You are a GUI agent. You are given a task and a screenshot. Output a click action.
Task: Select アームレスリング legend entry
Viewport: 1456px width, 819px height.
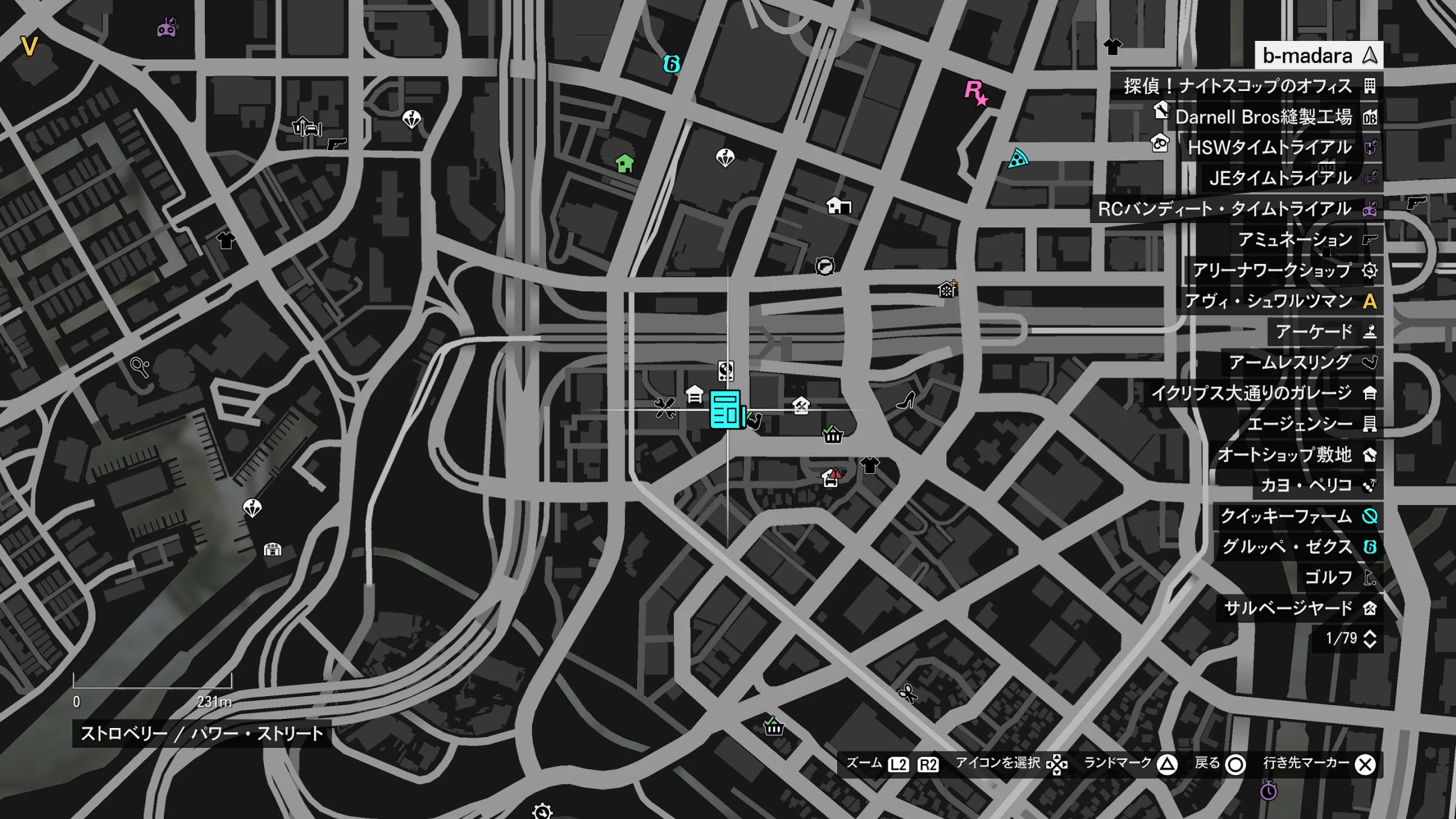coord(1300,363)
